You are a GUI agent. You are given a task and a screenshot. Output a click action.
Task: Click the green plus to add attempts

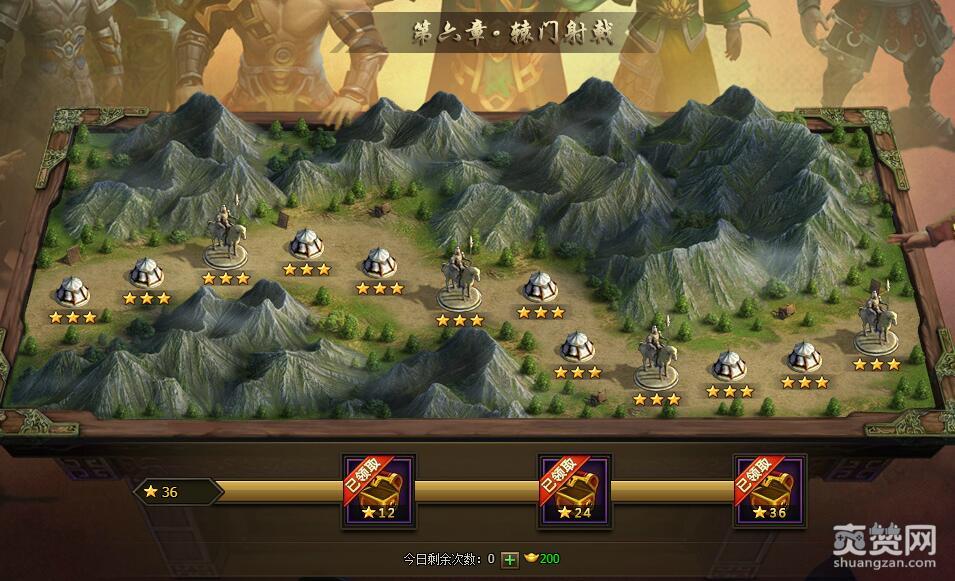[510, 559]
